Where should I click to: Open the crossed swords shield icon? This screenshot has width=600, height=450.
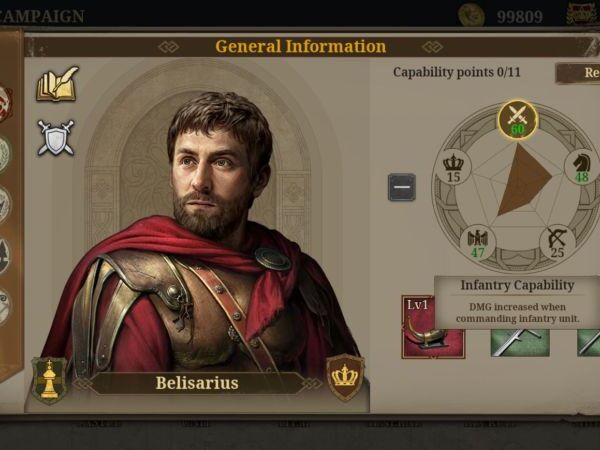click(56, 137)
